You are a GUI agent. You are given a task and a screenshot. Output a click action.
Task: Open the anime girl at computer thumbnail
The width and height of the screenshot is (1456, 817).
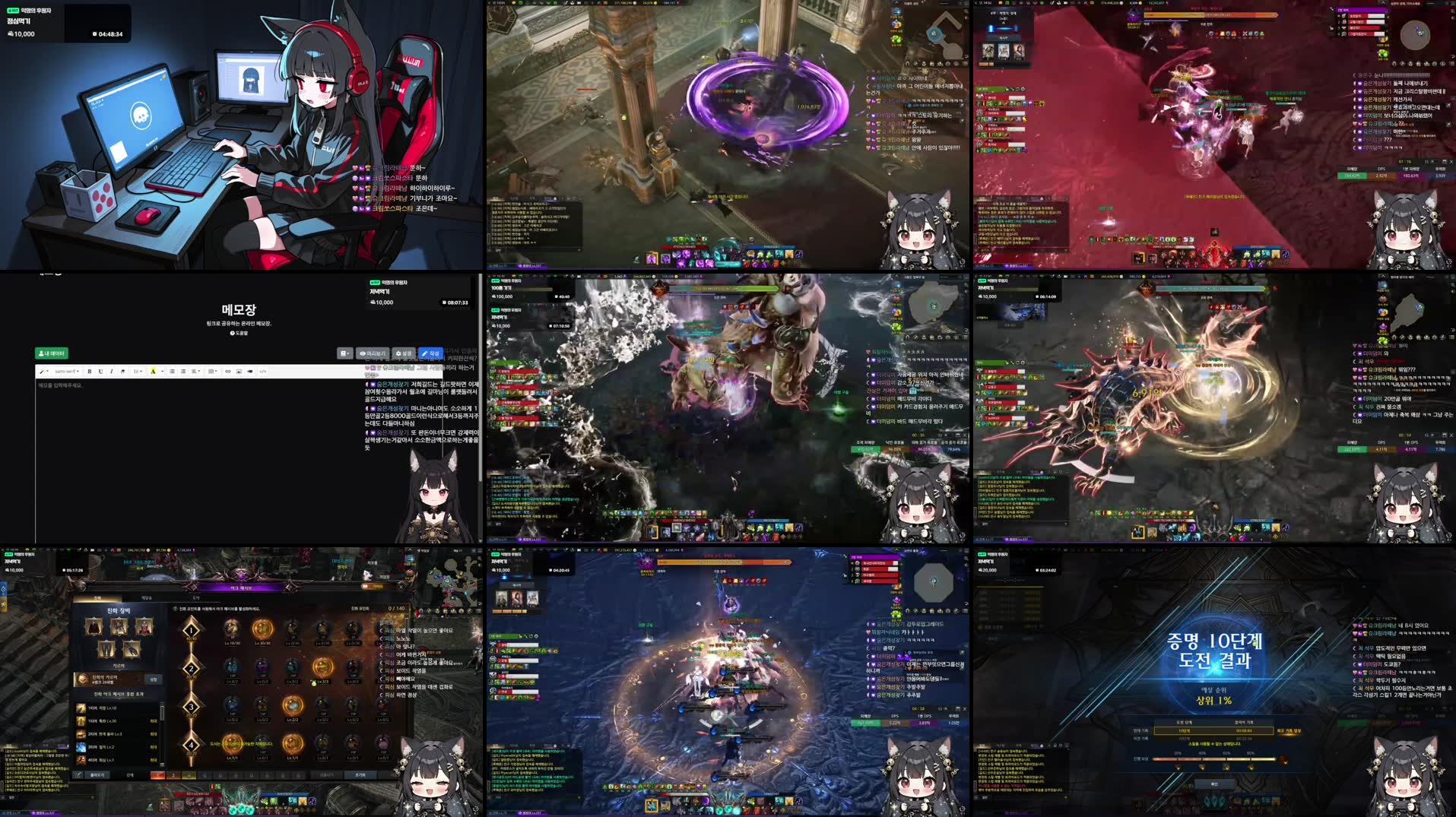[x=242, y=135]
